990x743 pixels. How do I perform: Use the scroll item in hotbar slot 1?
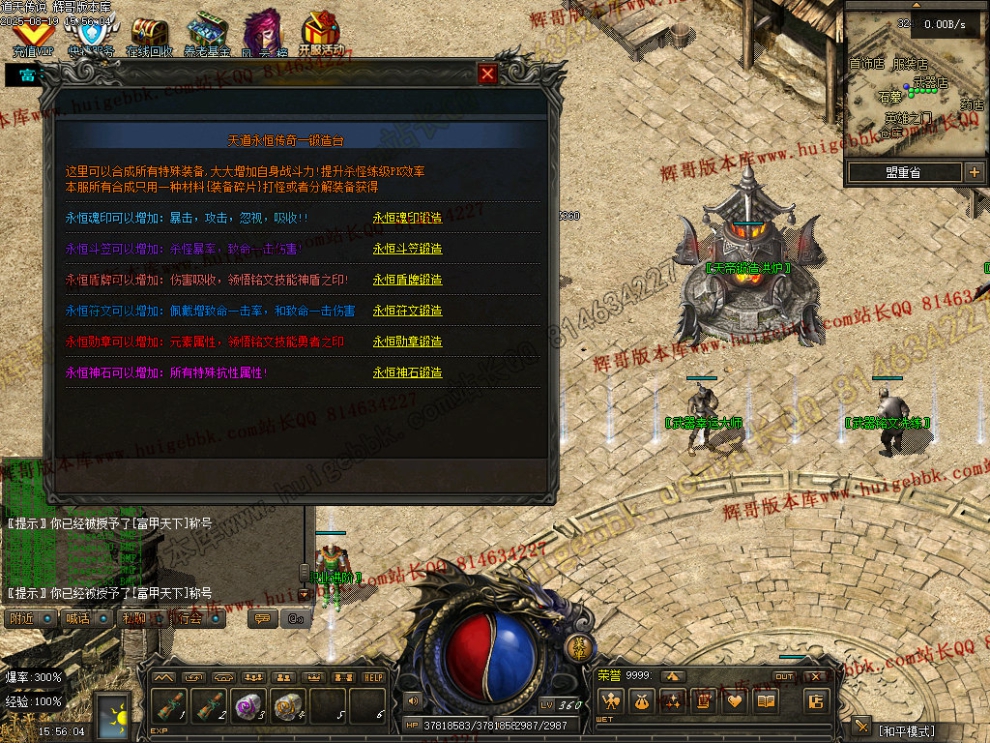[x=170, y=705]
